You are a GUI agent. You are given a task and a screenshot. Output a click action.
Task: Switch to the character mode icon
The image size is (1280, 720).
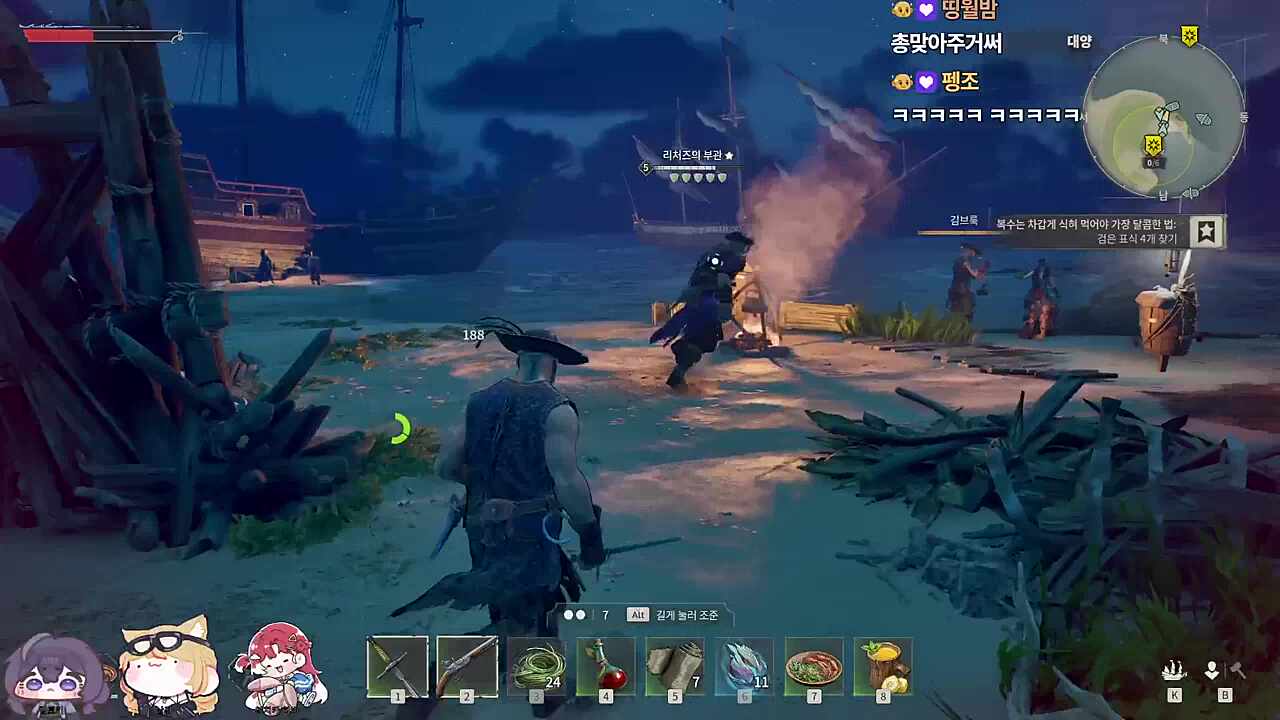pyautogui.click(x=1211, y=671)
